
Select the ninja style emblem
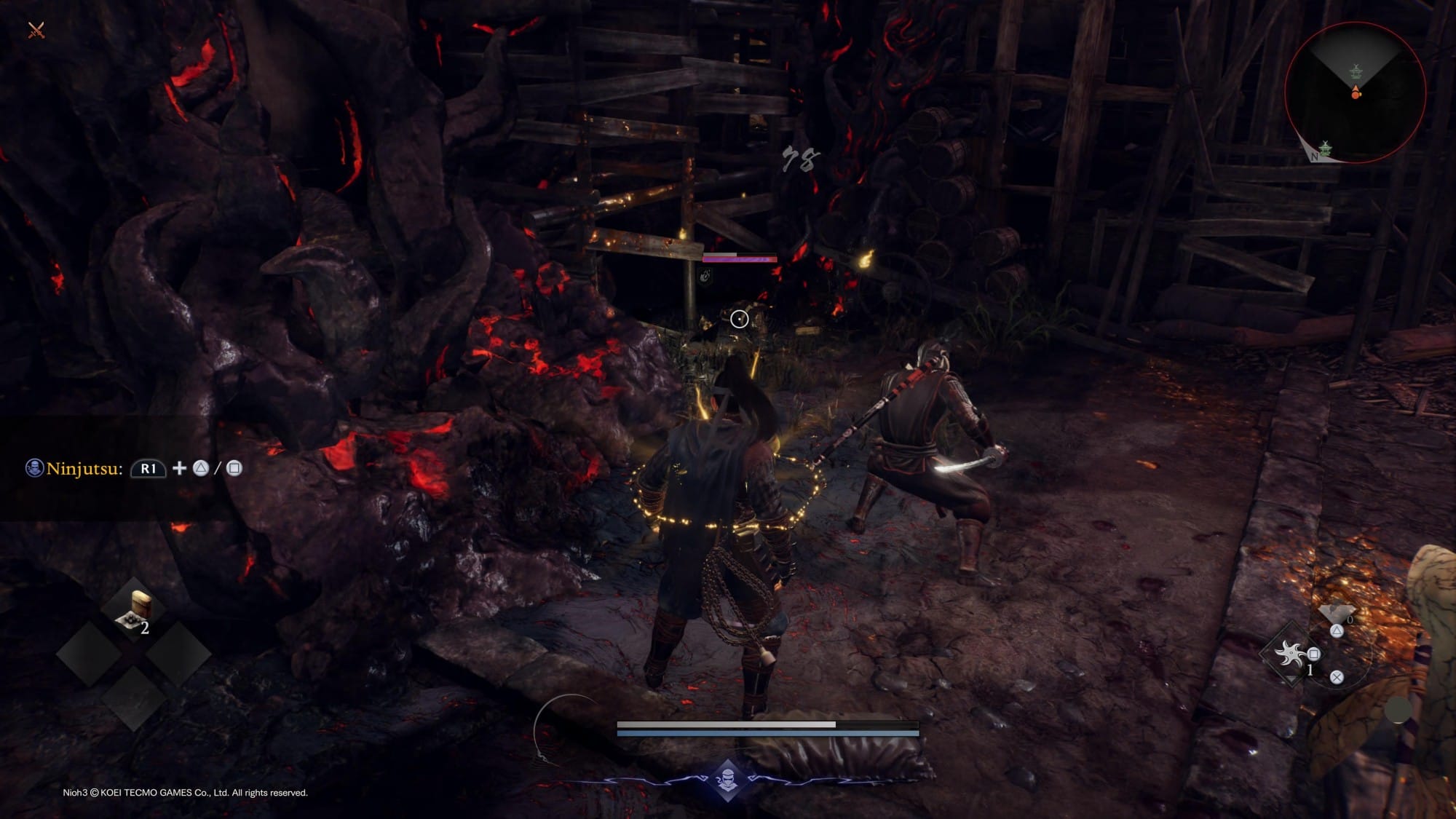(727, 780)
